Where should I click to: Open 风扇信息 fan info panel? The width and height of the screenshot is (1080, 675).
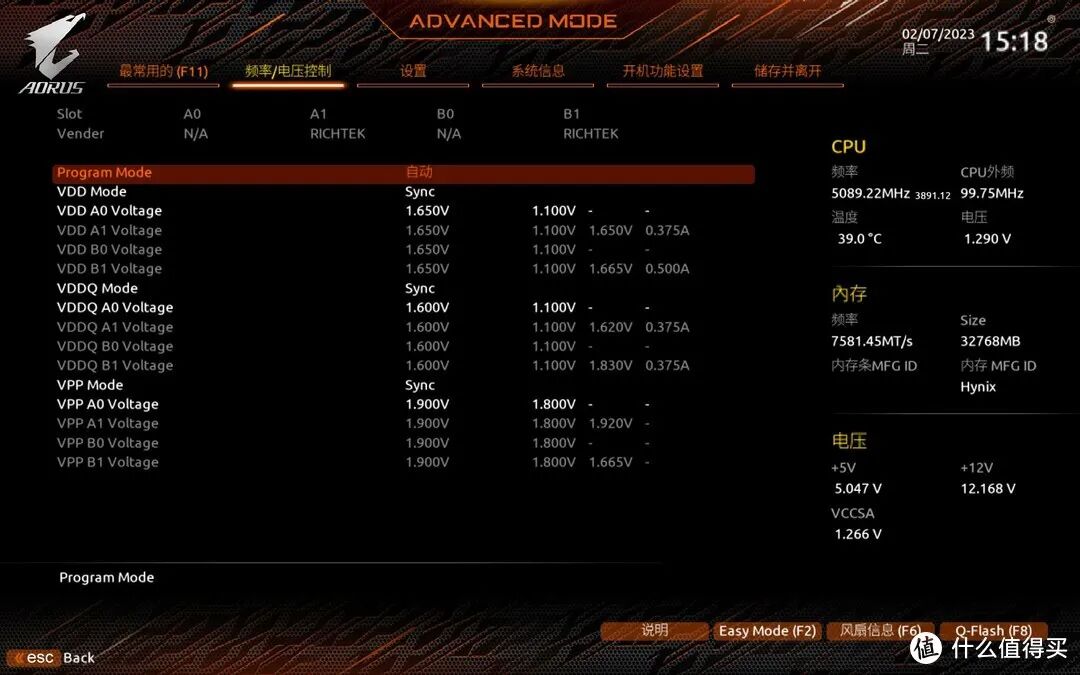tap(880, 631)
